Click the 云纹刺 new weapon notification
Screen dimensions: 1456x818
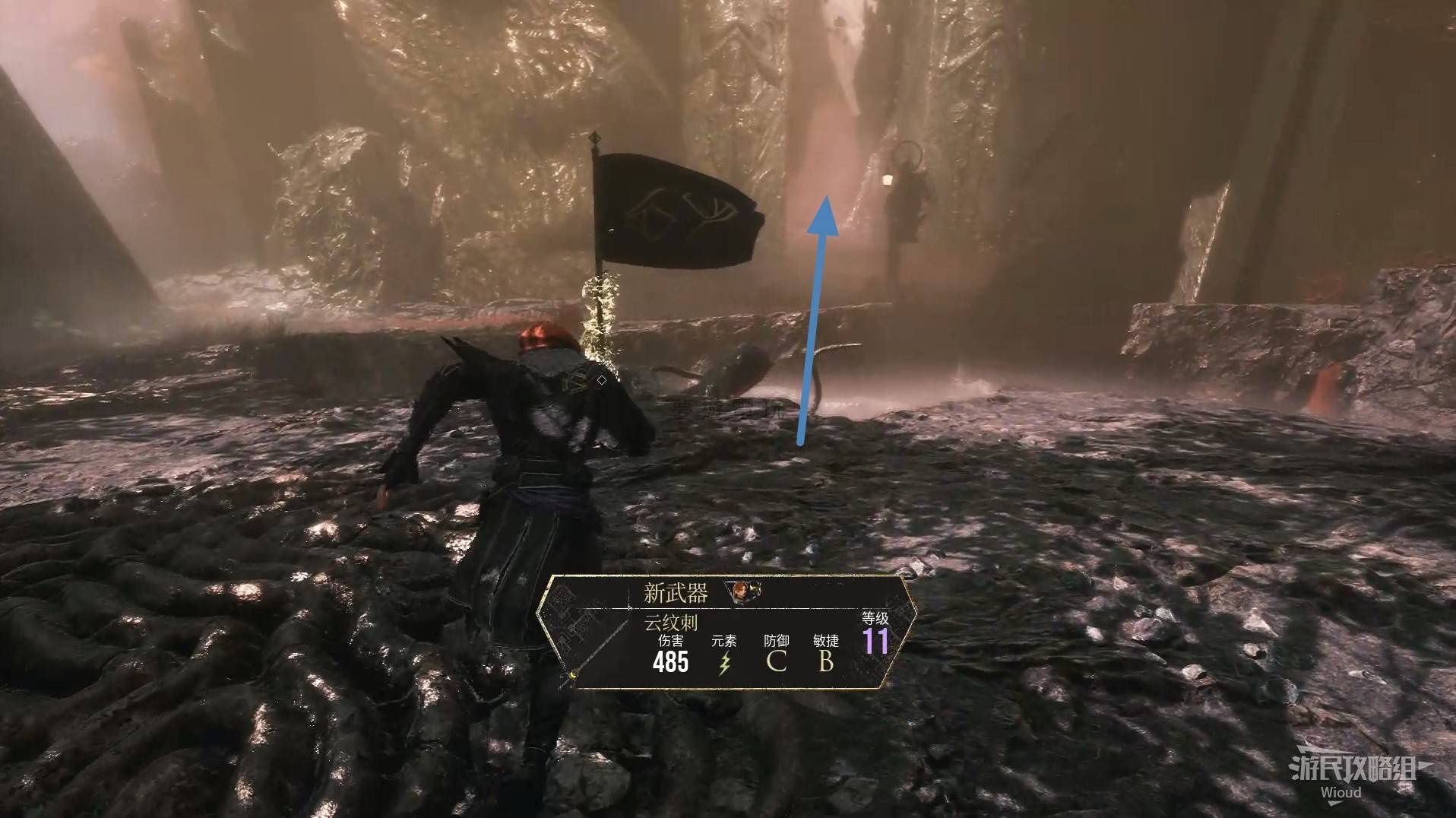[x=726, y=633]
